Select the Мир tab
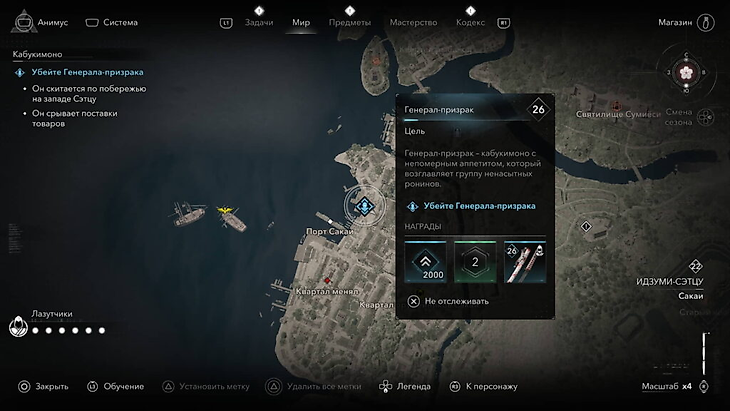Viewport: 730px width, 411px height. tap(301, 22)
